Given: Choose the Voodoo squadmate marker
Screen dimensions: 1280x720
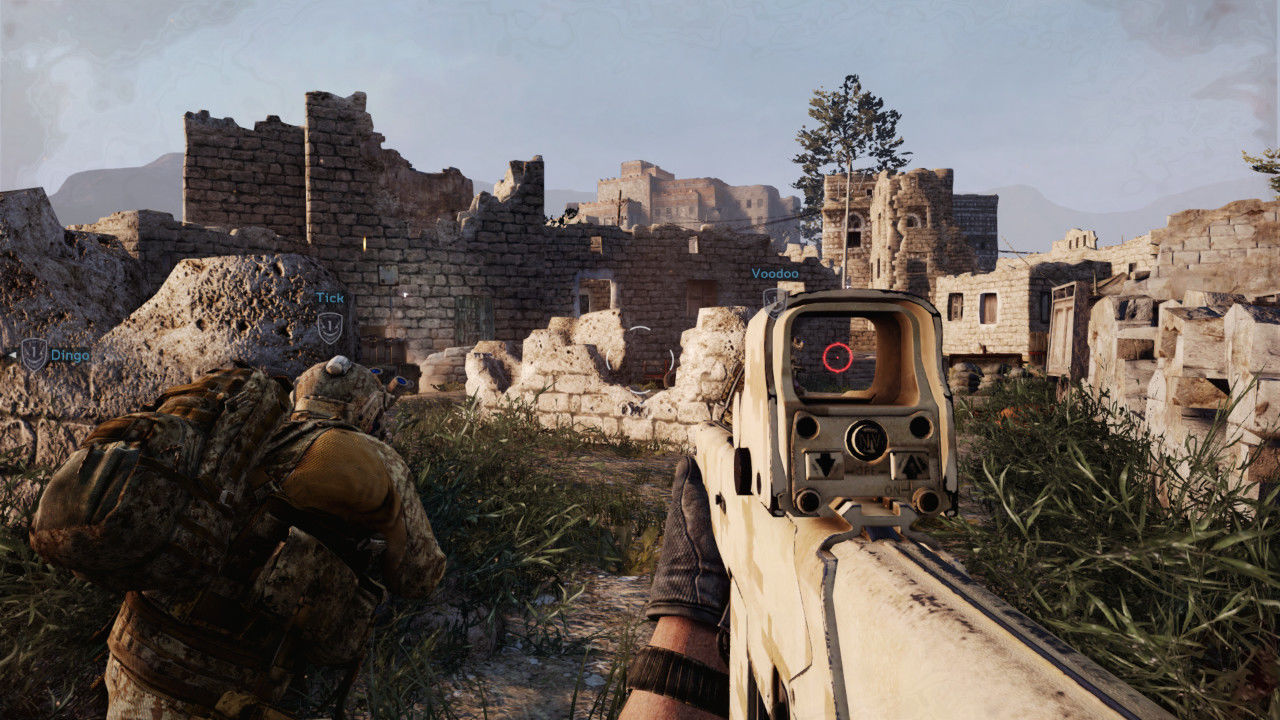Looking at the screenshot, I should click(x=773, y=297).
